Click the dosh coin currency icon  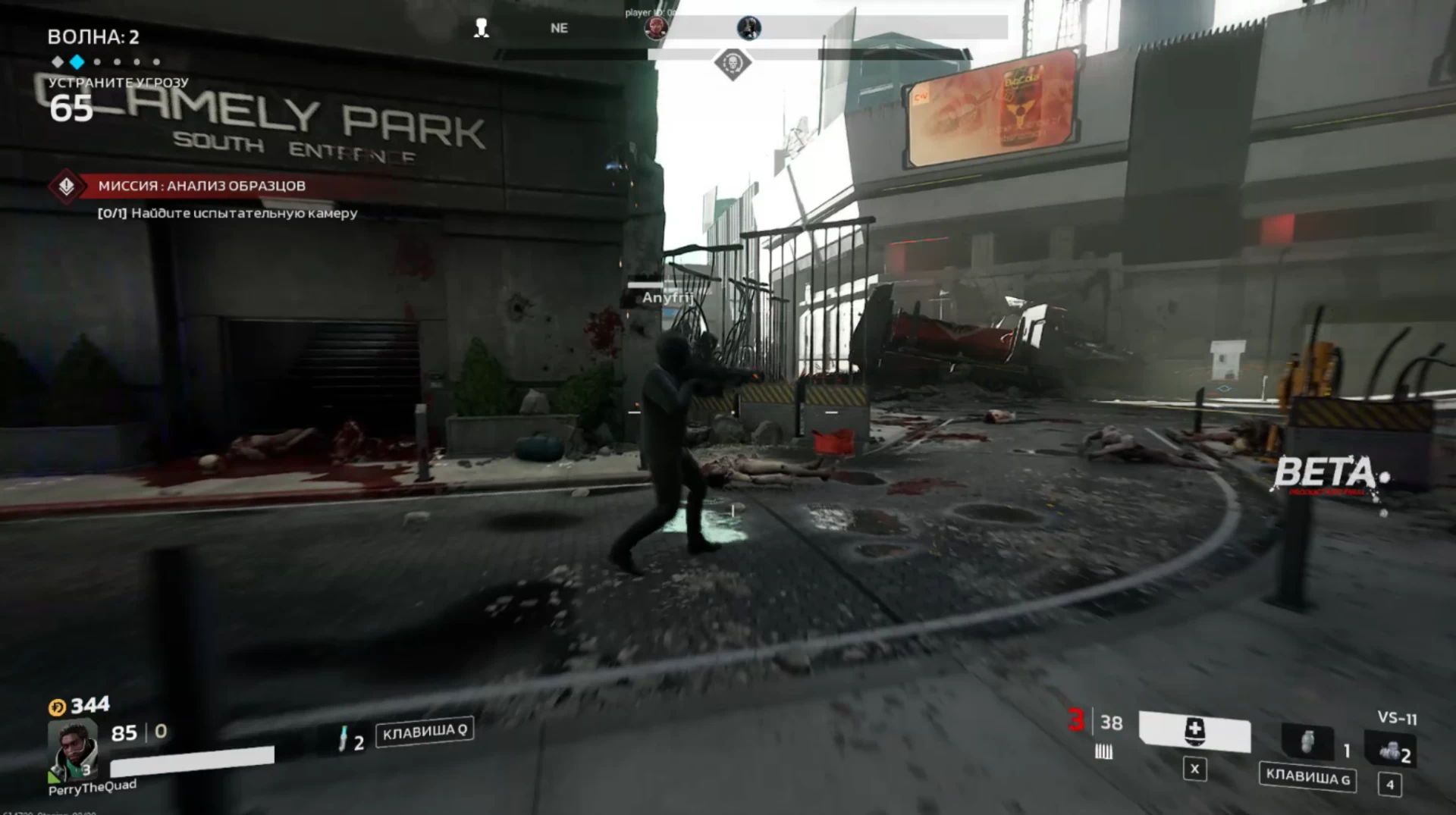coord(57,707)
